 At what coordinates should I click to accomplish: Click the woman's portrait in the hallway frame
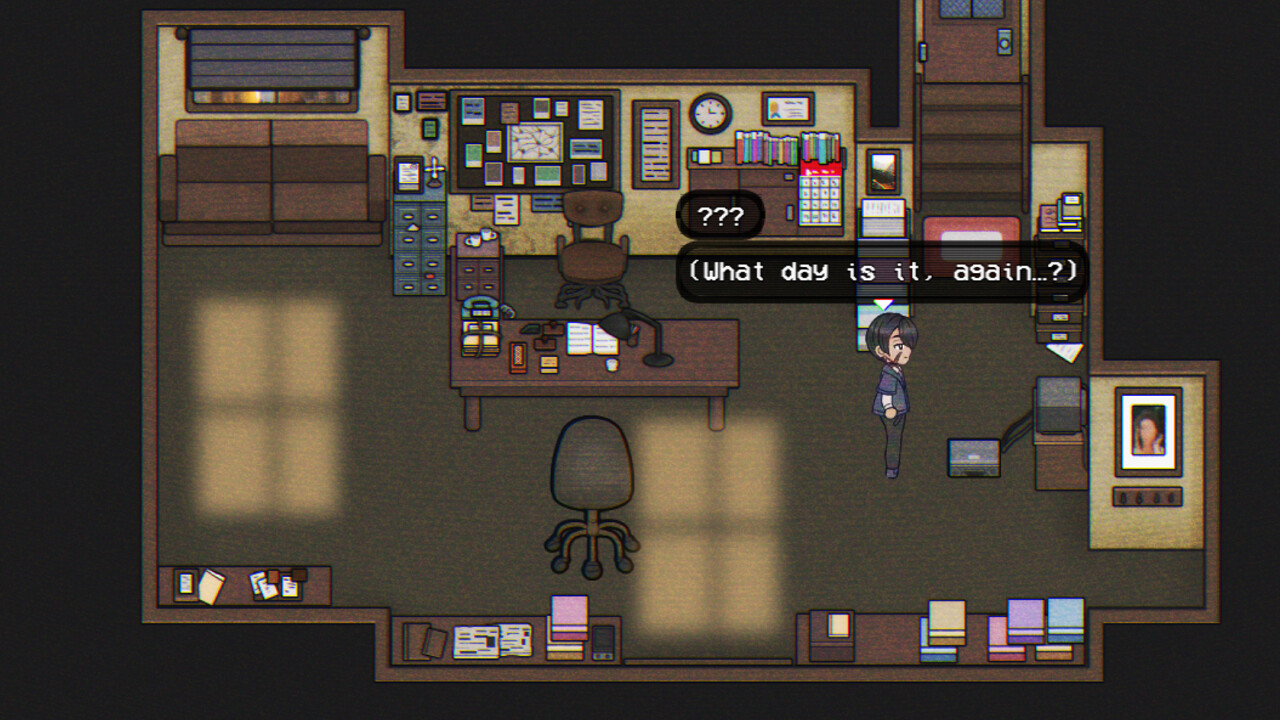tap(1146, 432)
